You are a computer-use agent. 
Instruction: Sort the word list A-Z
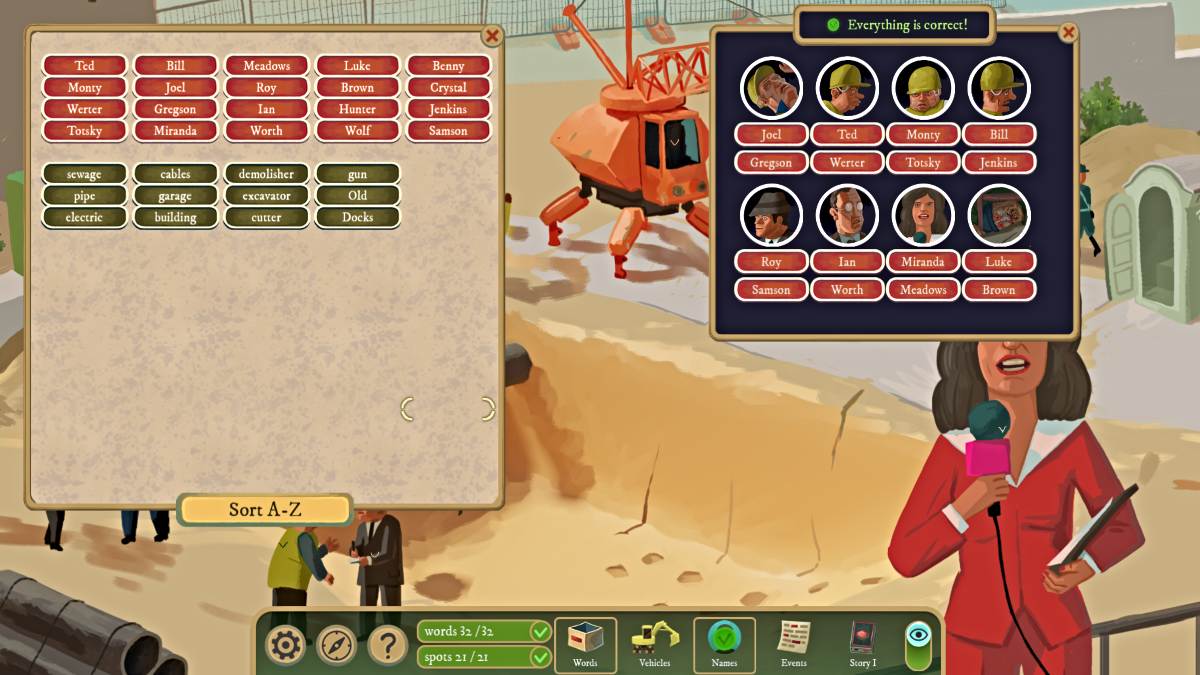pyautogui.click(x=265, y=509)
